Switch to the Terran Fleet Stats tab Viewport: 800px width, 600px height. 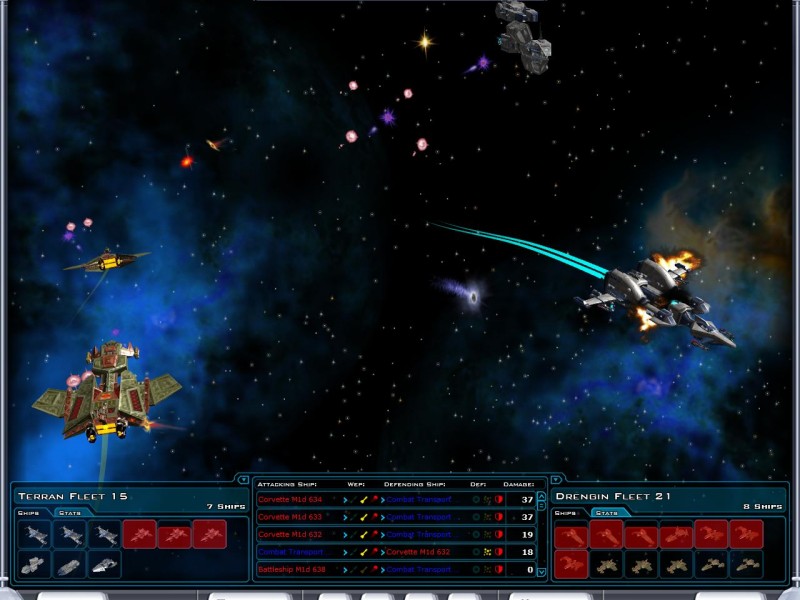tap(70, 513)
